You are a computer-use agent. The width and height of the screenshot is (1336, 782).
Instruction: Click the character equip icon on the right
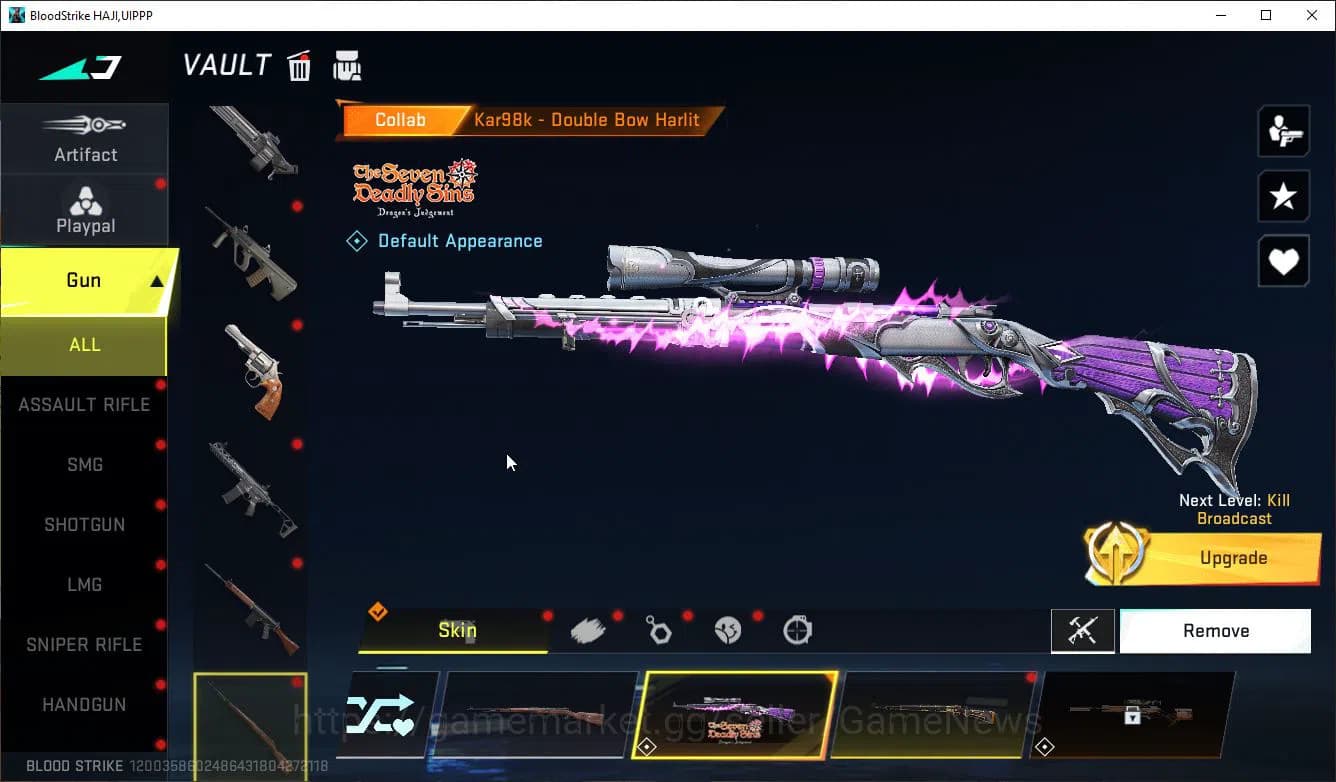(x=1283, y=131)
